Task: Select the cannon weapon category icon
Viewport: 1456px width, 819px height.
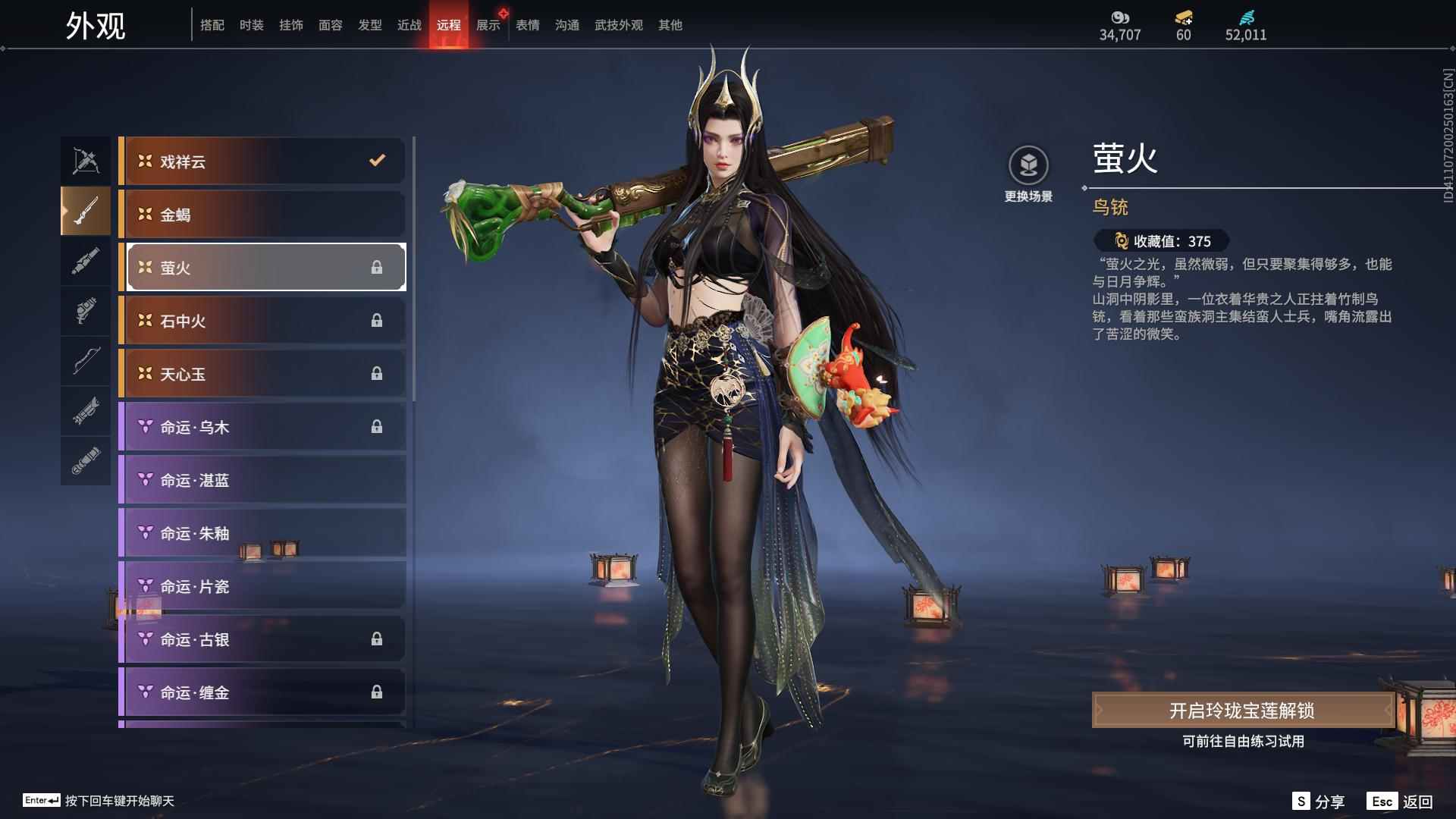Action: click(x=86, y=261)
